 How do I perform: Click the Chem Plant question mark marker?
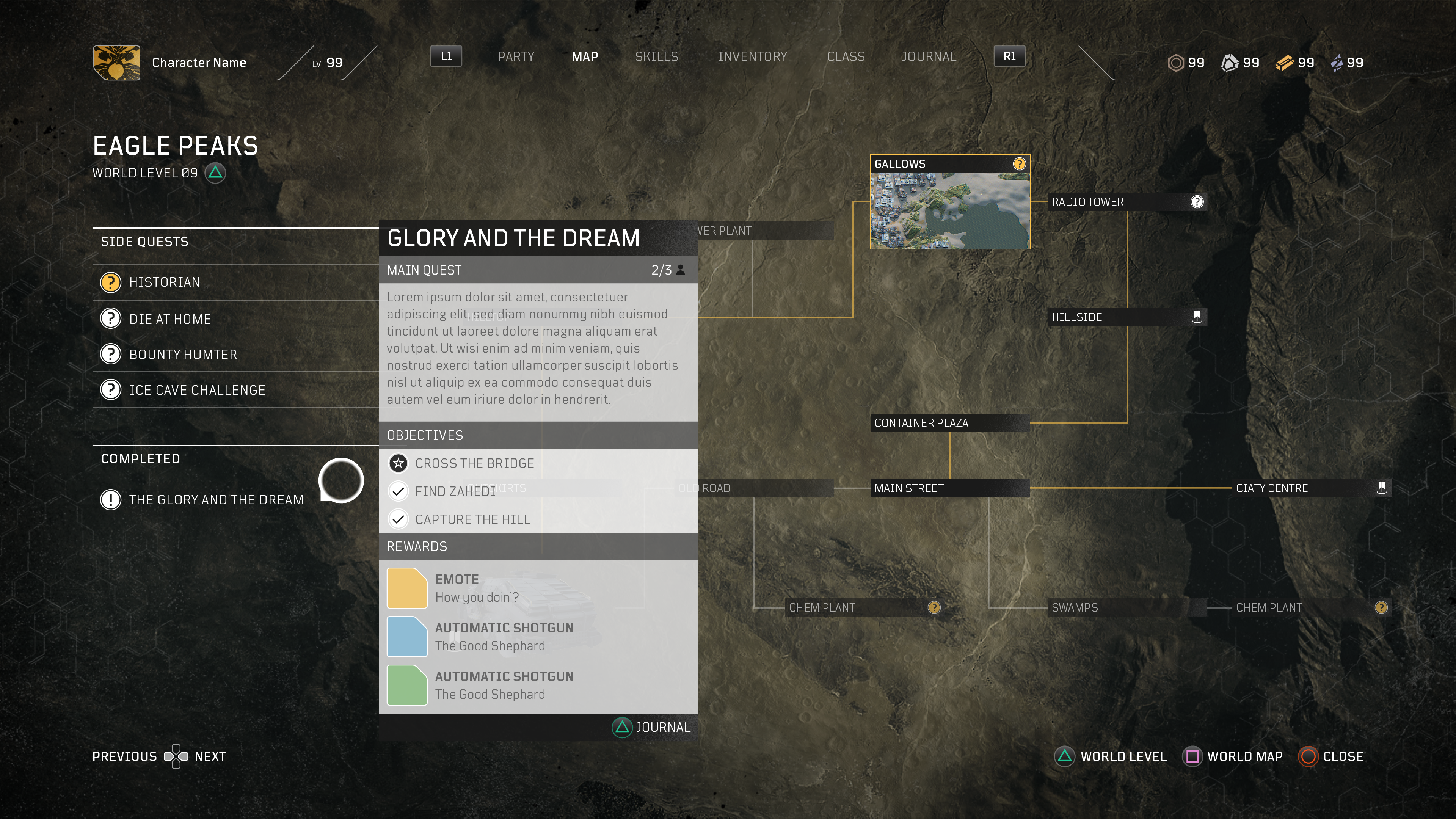933,607
